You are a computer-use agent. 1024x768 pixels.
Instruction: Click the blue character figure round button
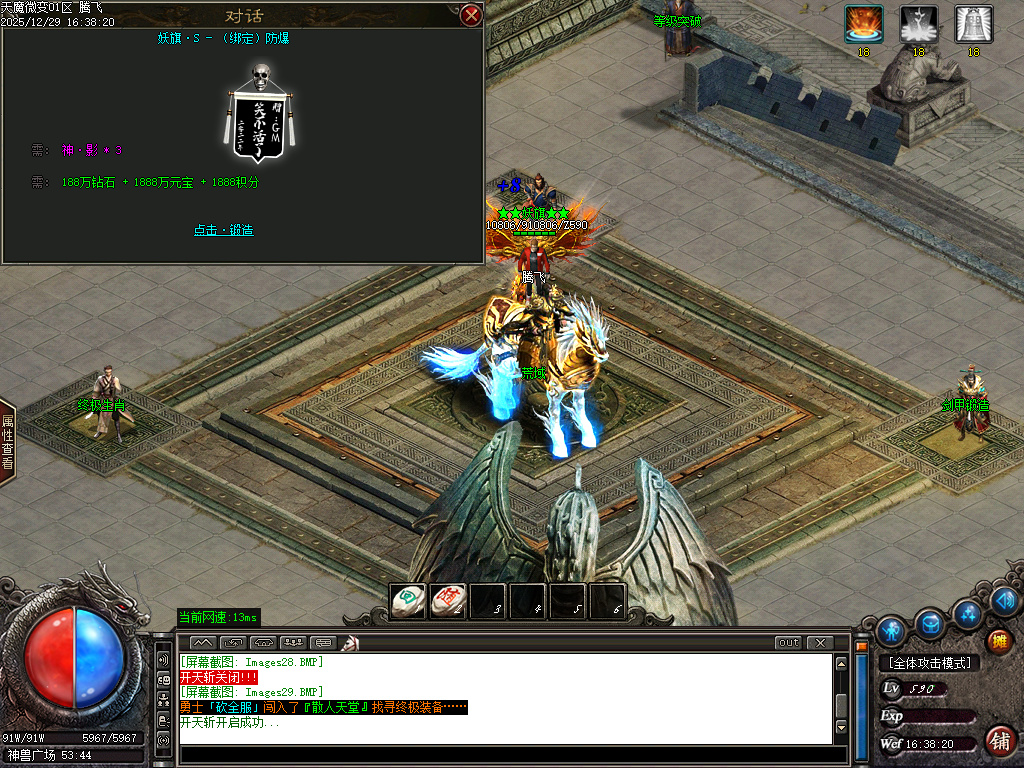tap(891, 631)
